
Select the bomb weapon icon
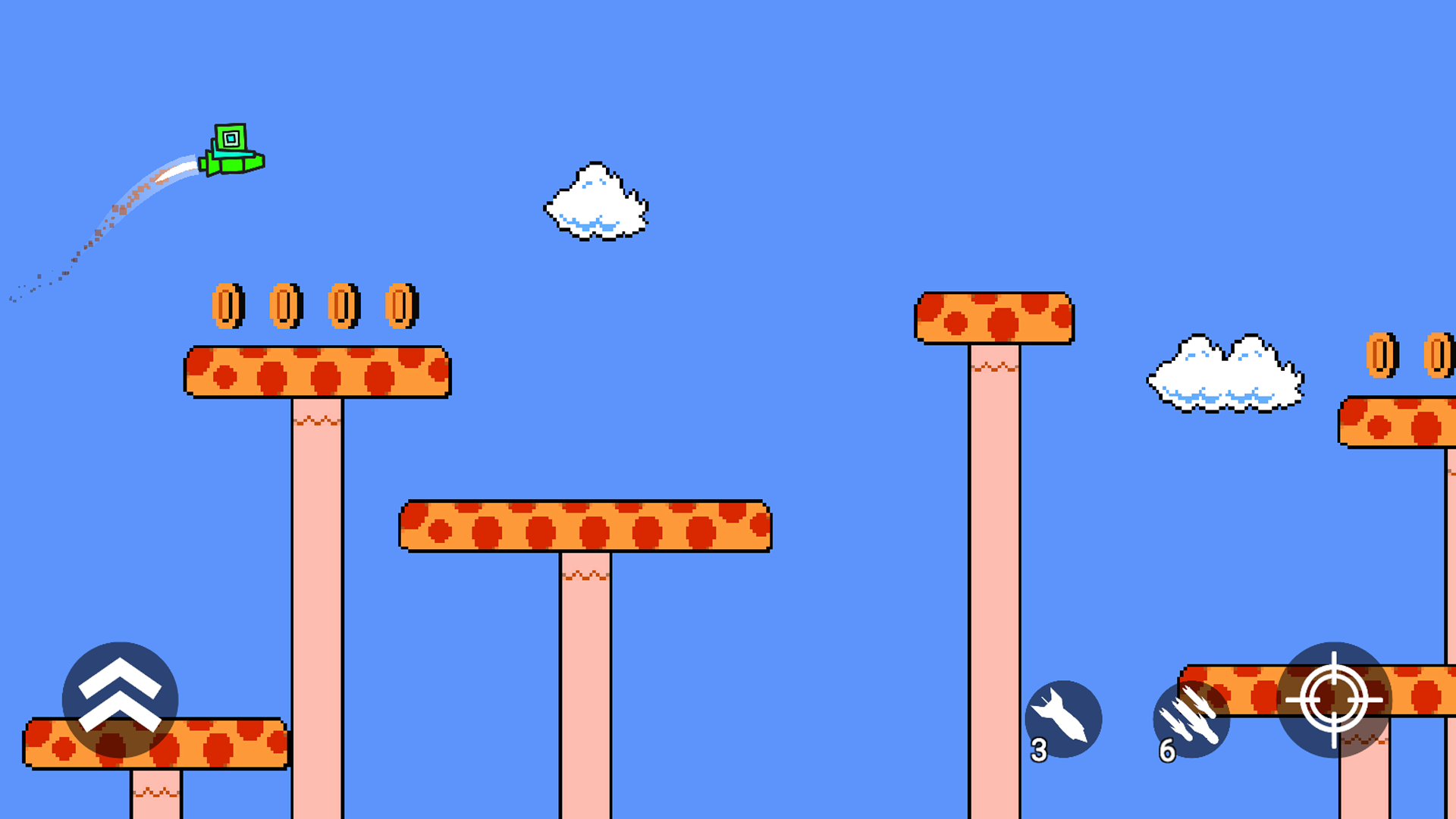[x=1065, y=720]
